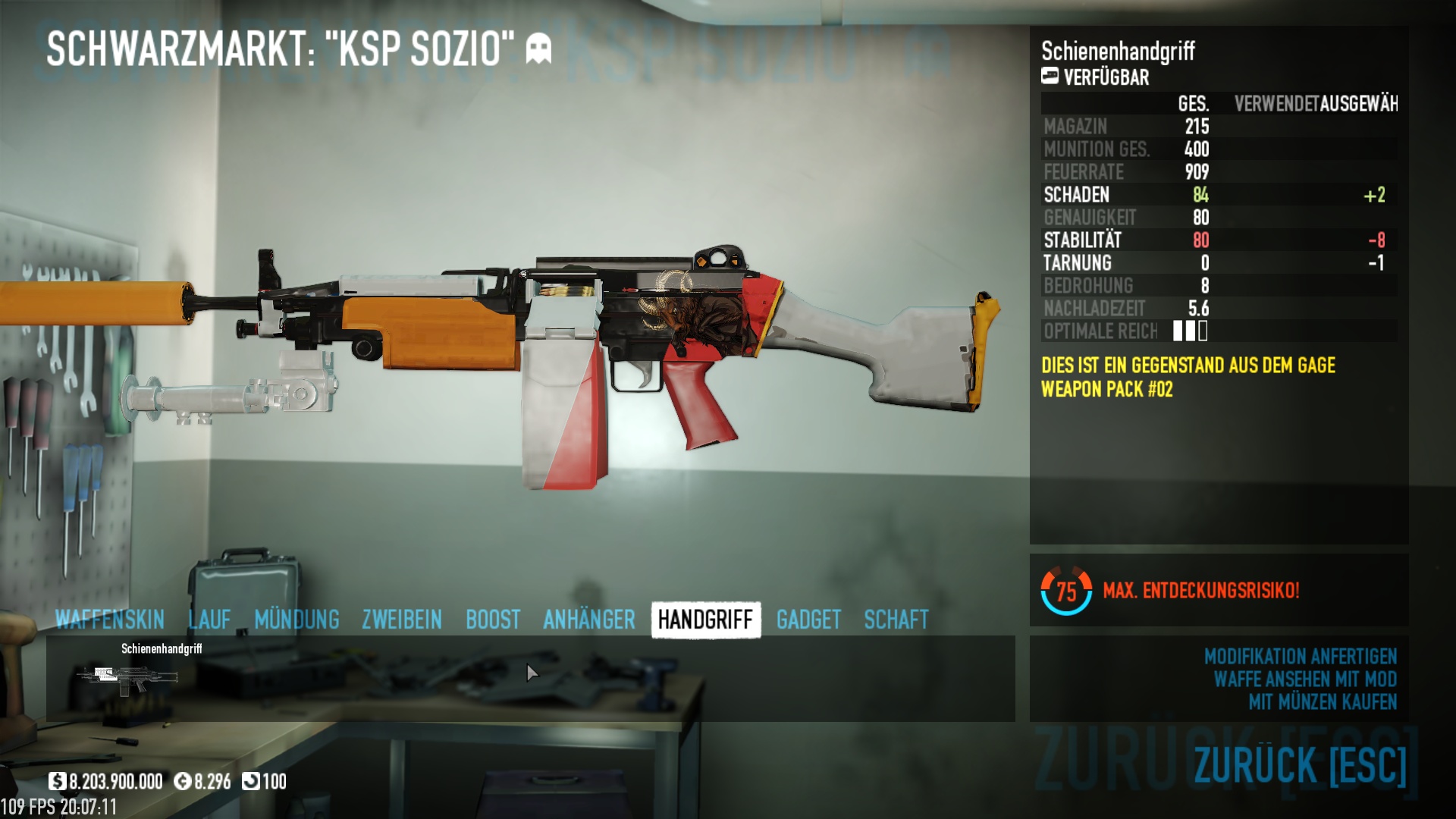Select Mit Münzen kaufen
This screenshot has height=819, width=1456.
tap(1323, 701)
